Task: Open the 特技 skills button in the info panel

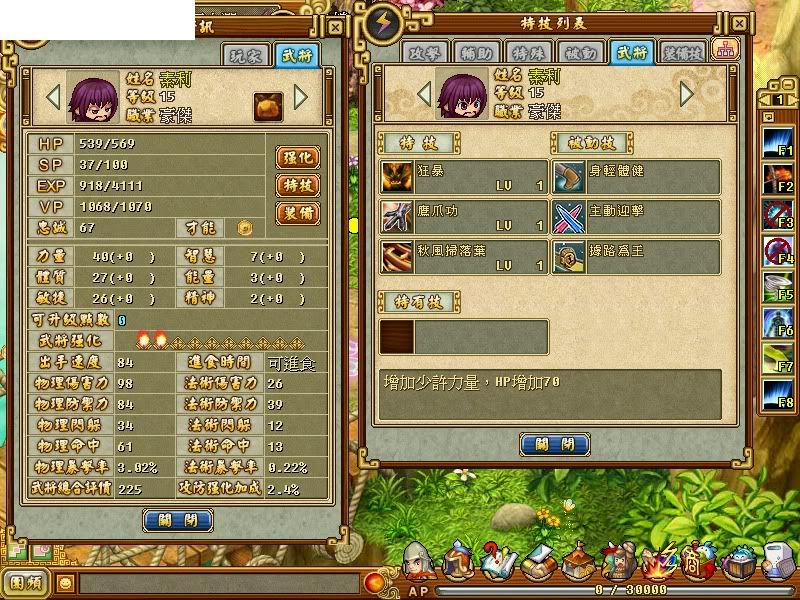Action: pyautogui.click(x=297, y=185)
